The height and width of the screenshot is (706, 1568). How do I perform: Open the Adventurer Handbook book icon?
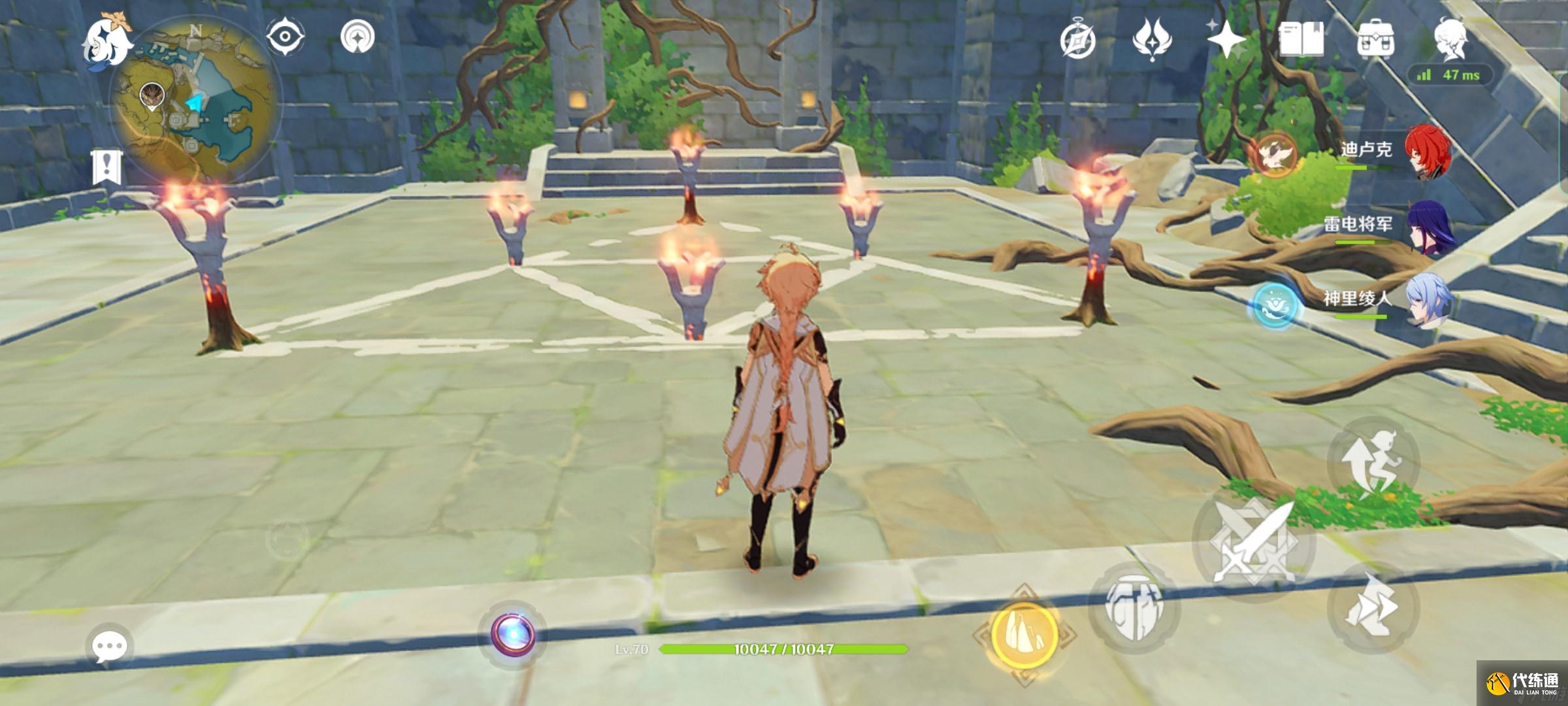(1301, 39)
